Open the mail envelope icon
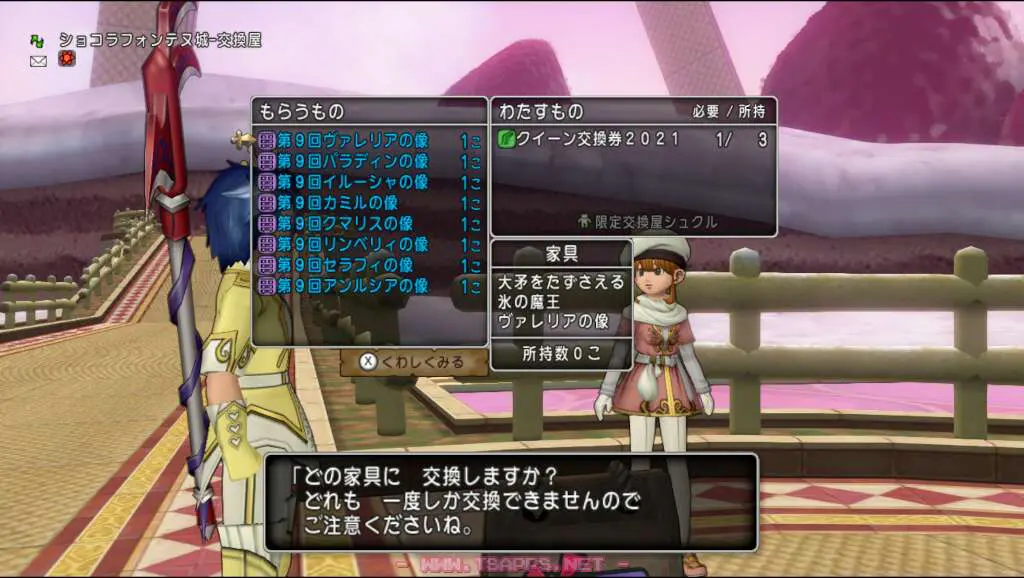This screenshot has width=1024, height=578. [x=39, y=61]
